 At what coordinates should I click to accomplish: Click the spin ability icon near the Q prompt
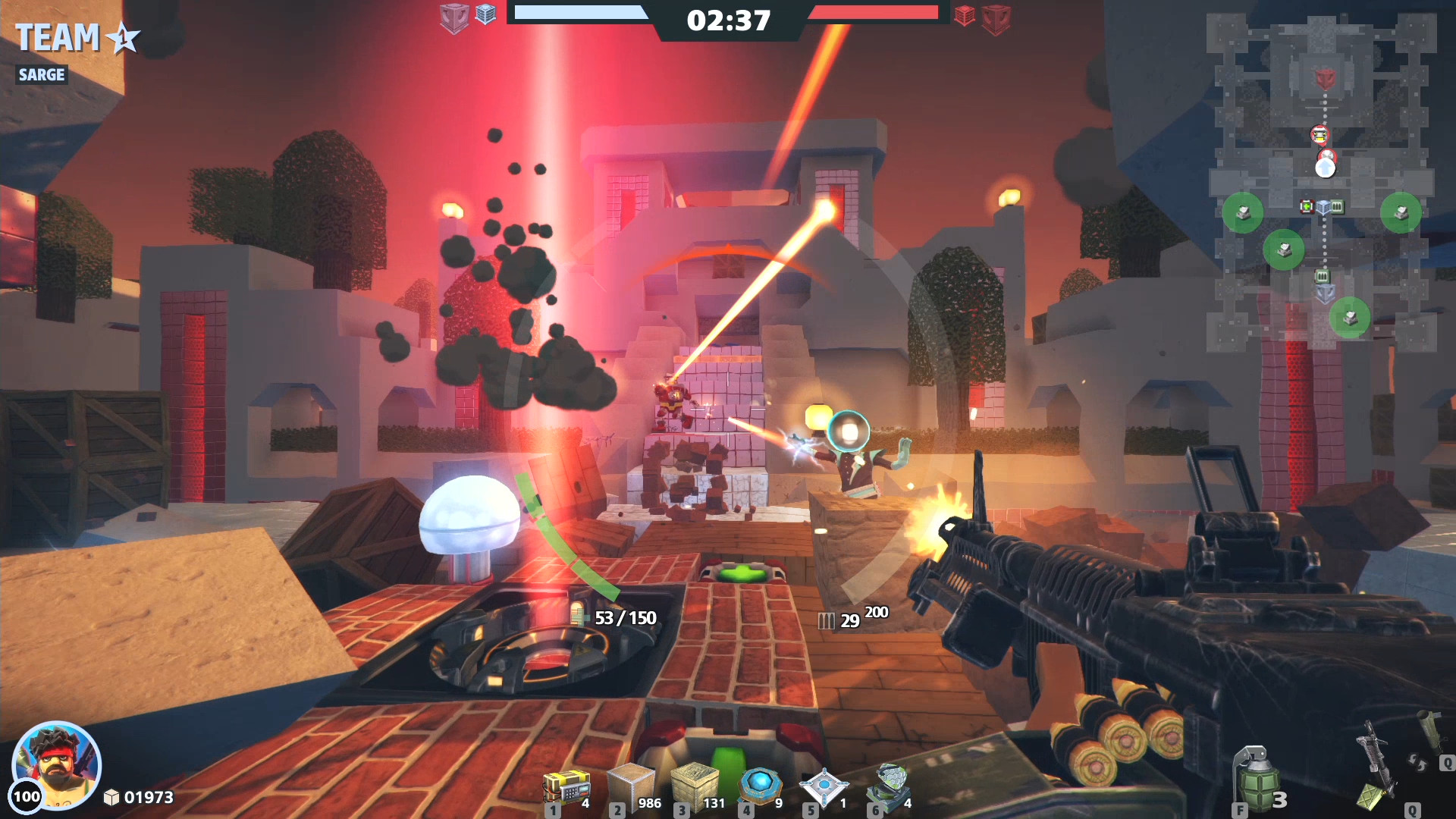tap(1417, 763)
